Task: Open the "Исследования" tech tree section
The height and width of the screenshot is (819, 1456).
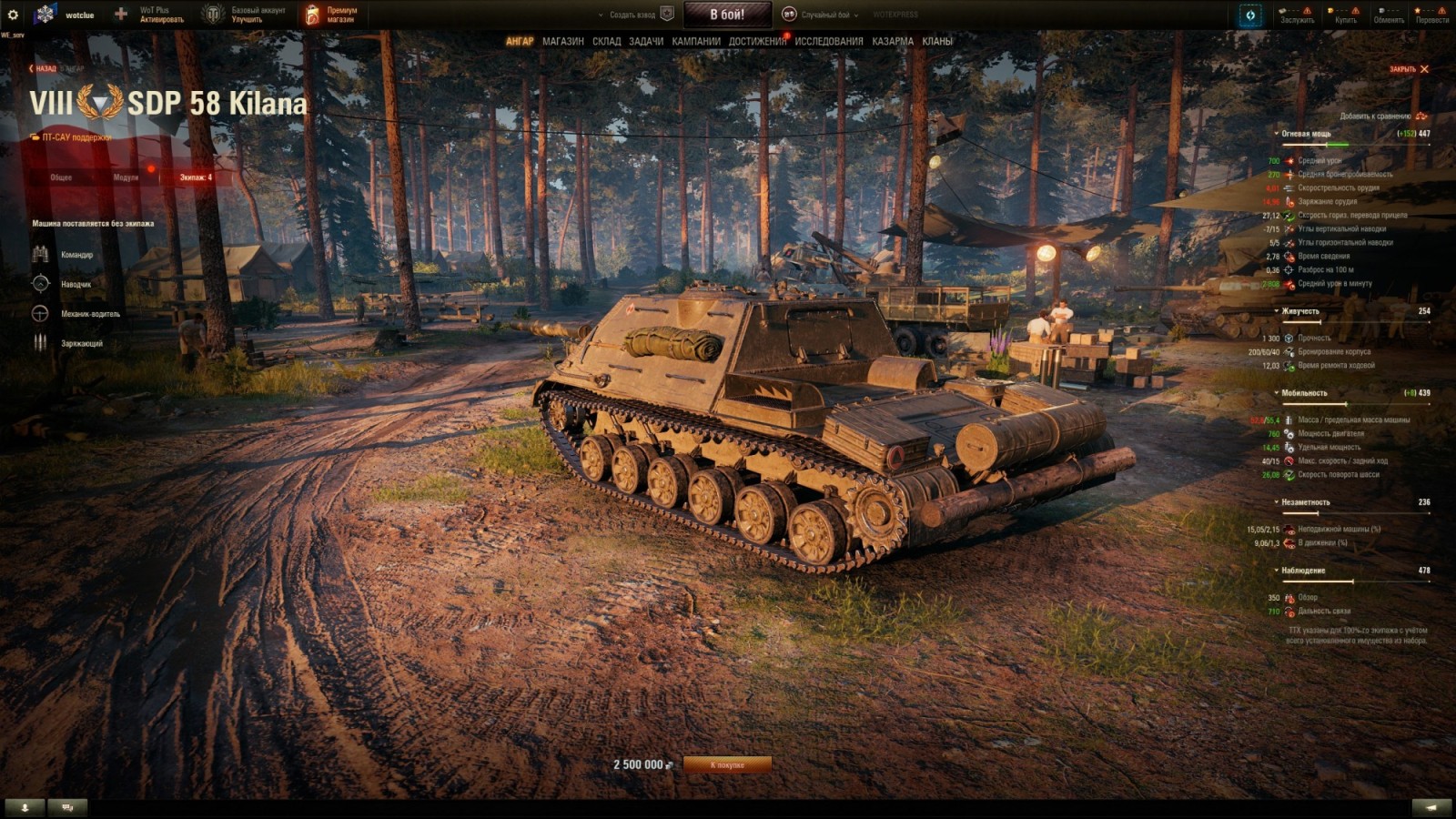Action: (828, 41)
